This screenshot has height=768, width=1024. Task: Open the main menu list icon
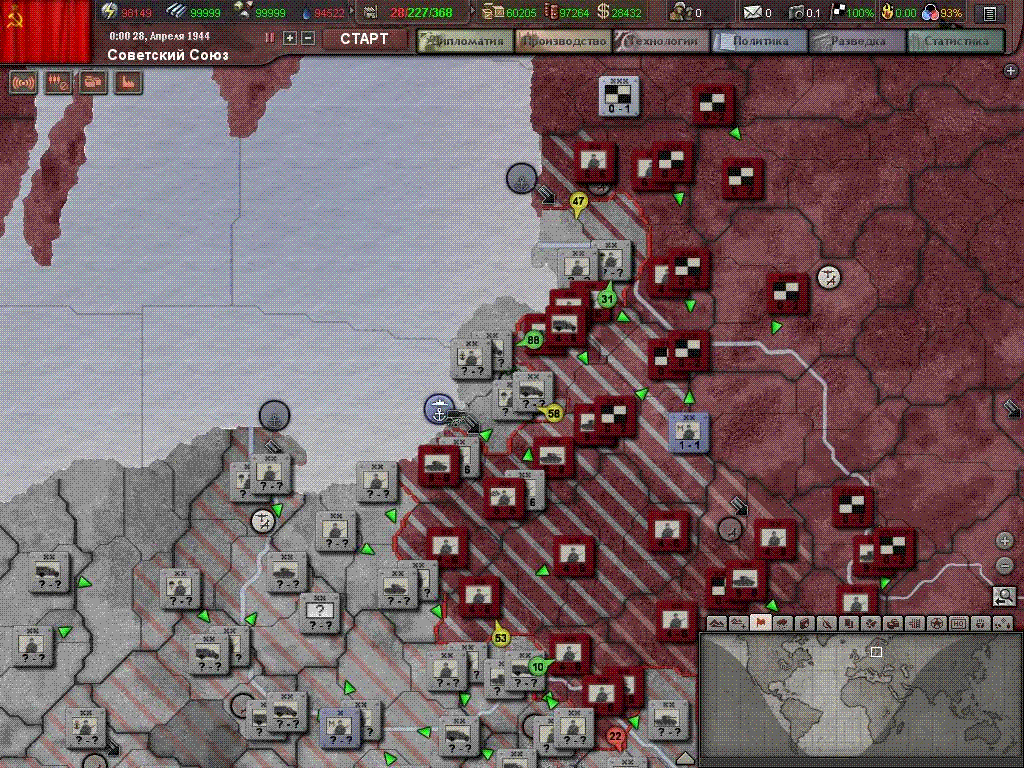[989, 13]
